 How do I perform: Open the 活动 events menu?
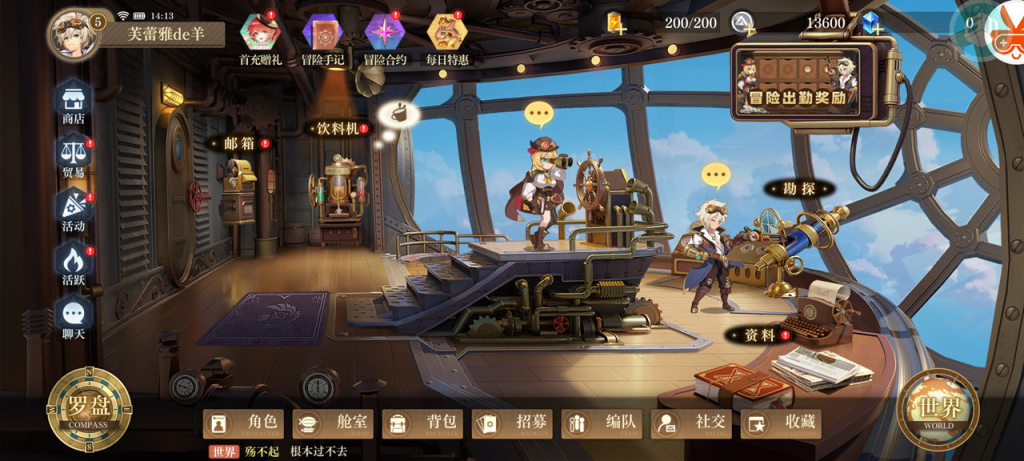coord(73,208)
